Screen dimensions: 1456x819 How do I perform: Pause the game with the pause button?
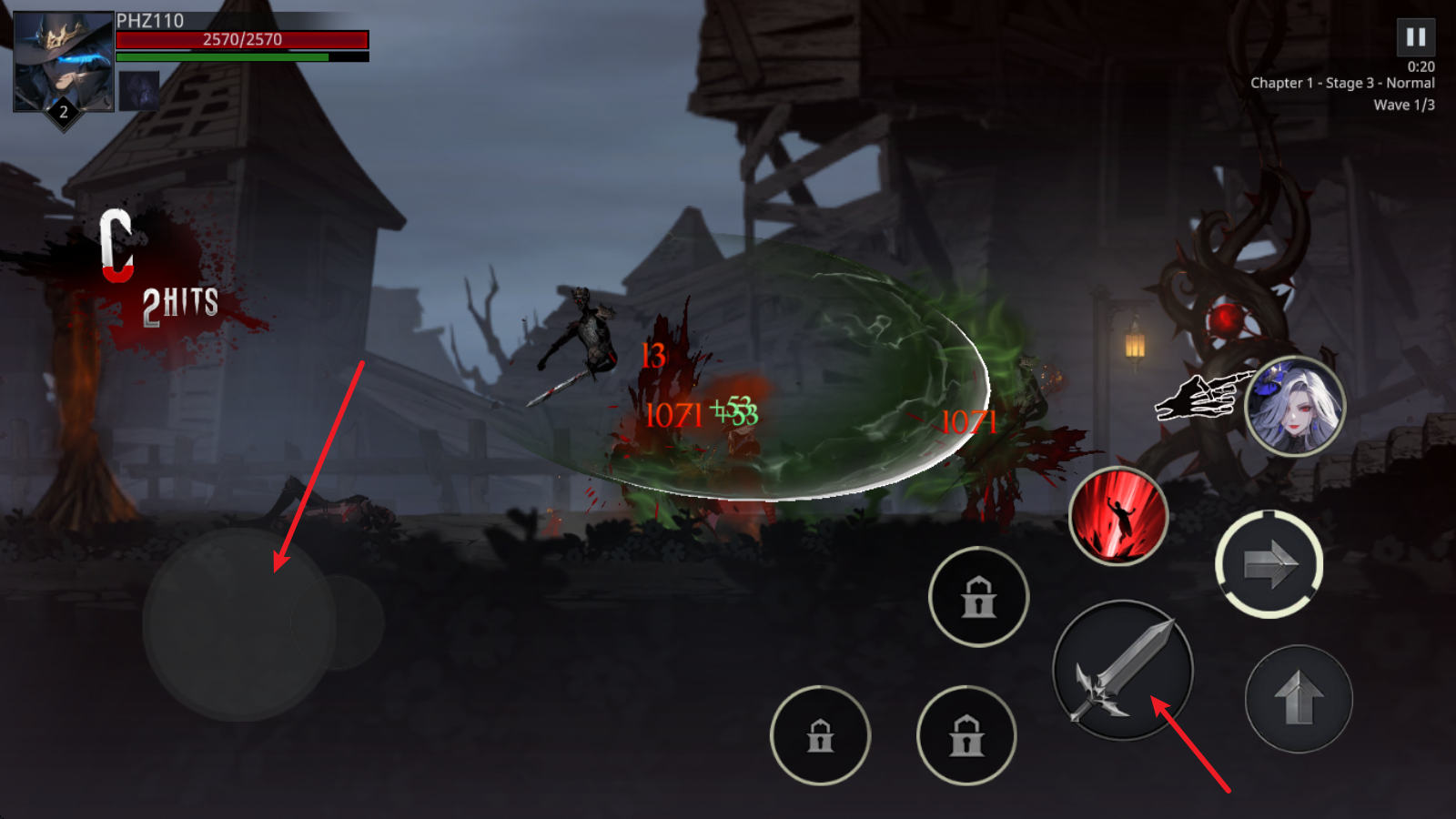[1415, 37]
